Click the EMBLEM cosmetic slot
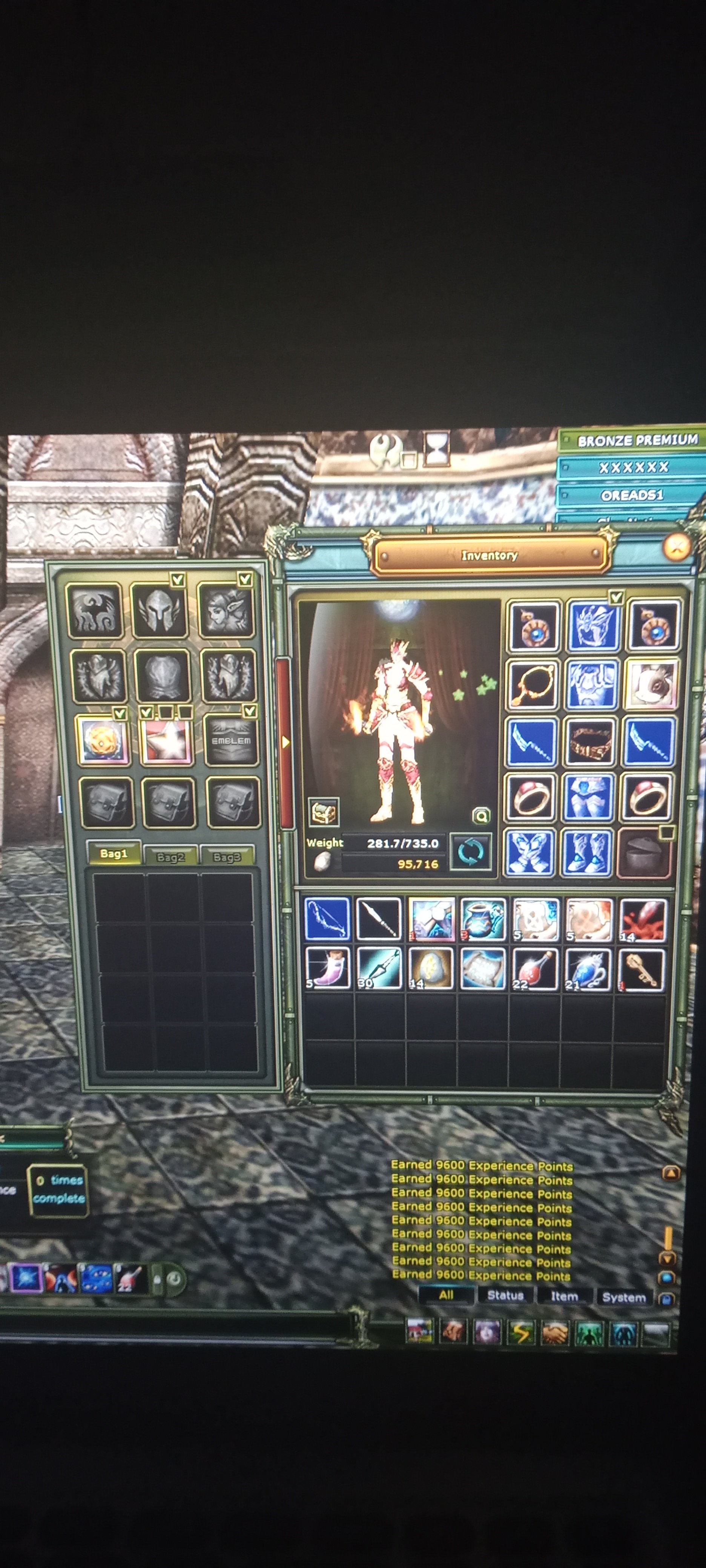 (x=232, y=740)
